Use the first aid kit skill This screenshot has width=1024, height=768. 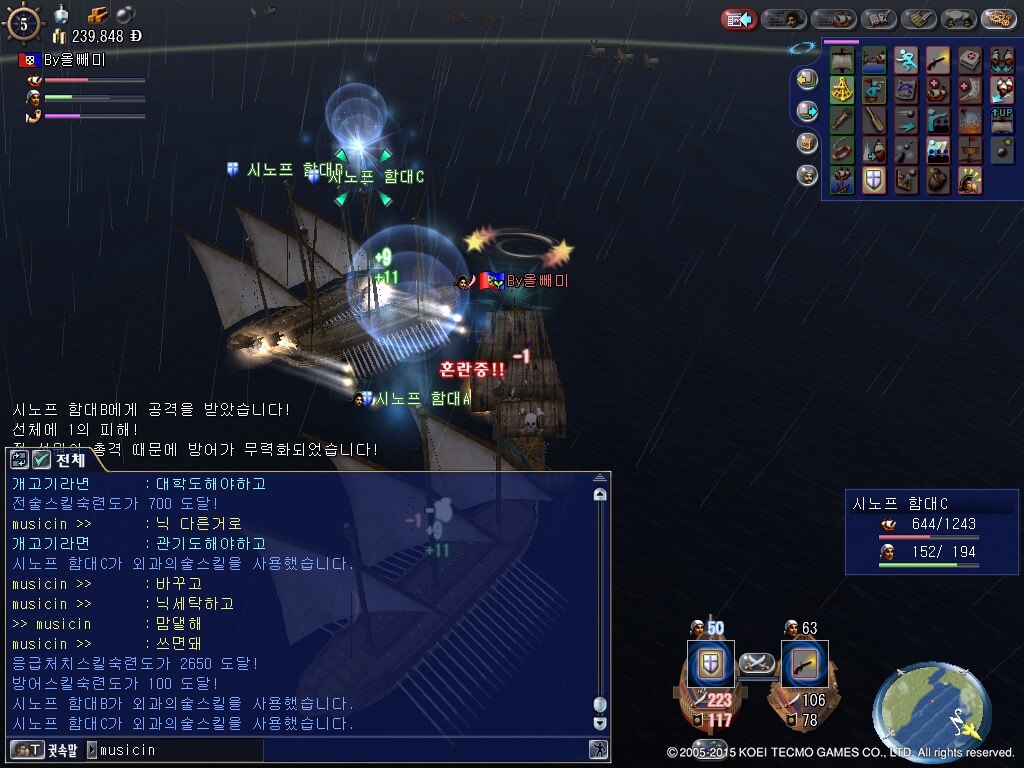[x=970, y=61]
